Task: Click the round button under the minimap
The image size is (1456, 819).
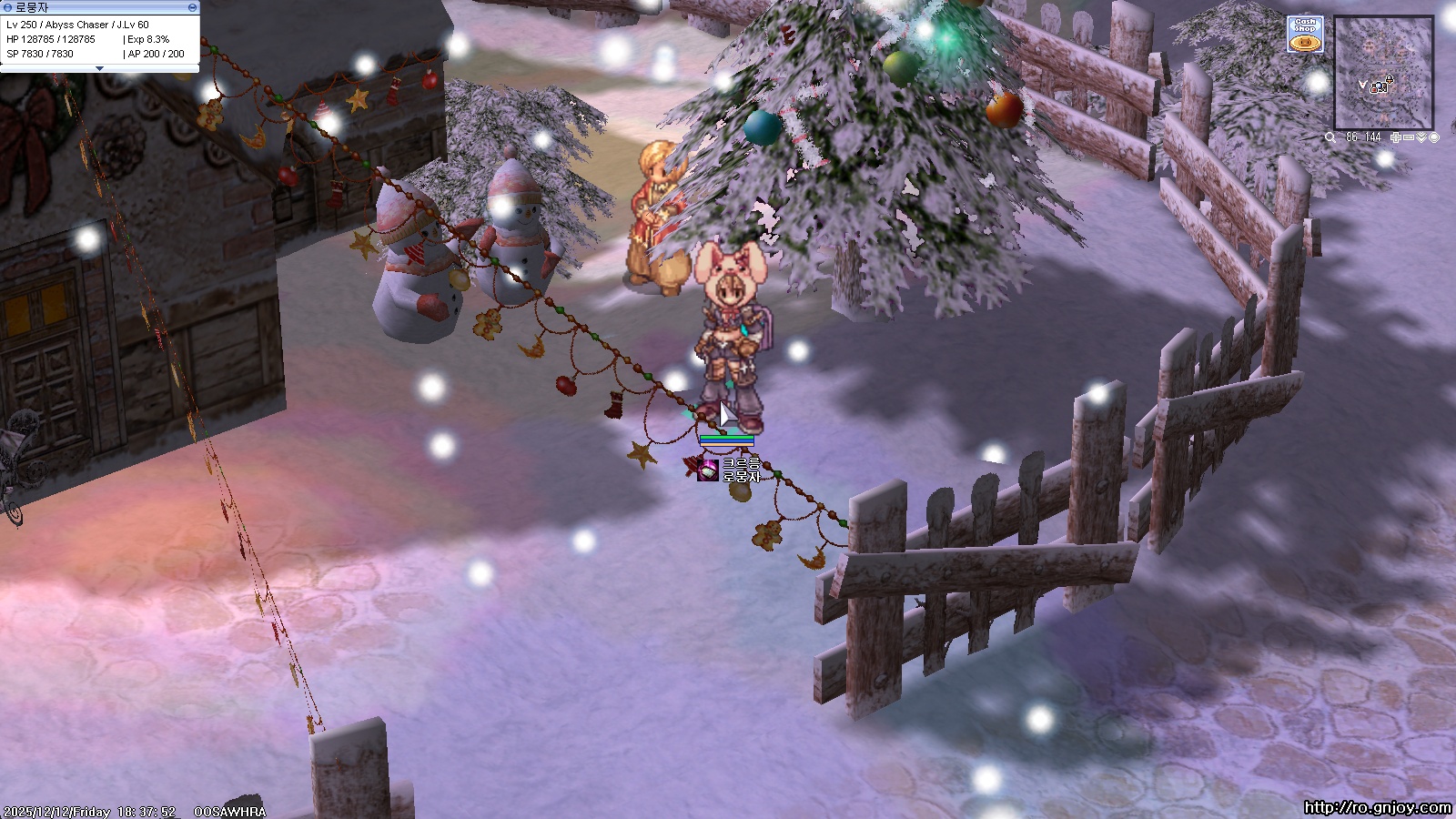Action: coord(1434,137)
